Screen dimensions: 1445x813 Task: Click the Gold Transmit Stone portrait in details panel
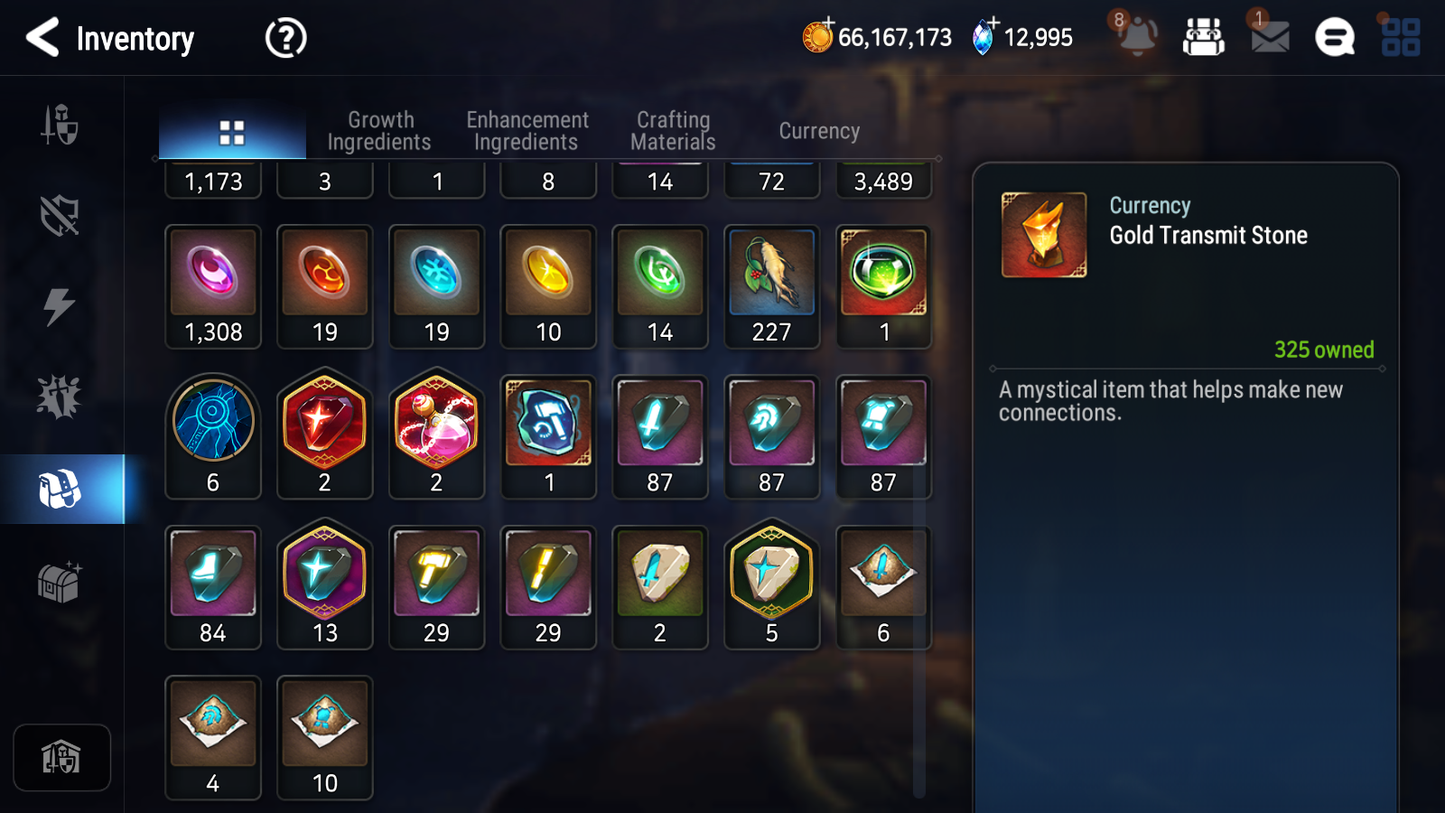(1044, 234)
